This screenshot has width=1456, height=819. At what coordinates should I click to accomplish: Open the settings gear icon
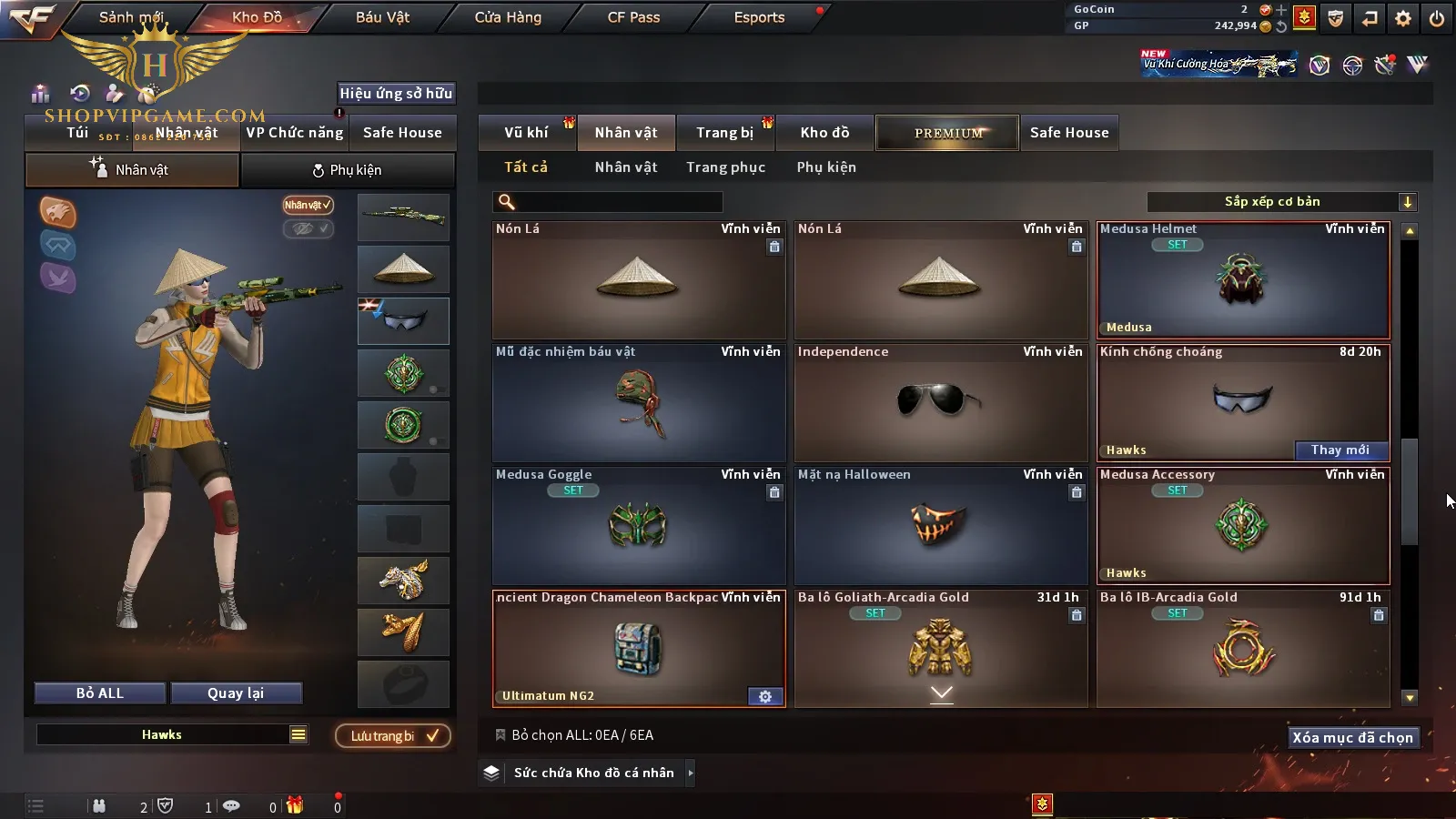(x=1403, y=18)
